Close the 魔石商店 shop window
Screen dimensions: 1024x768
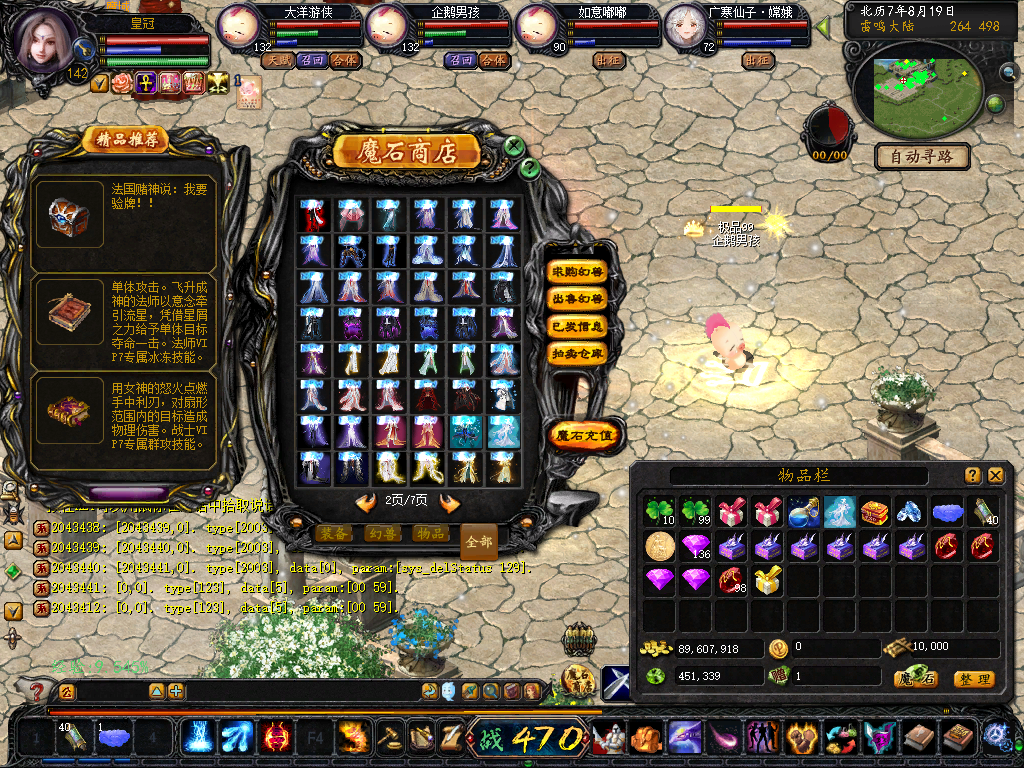514,146
